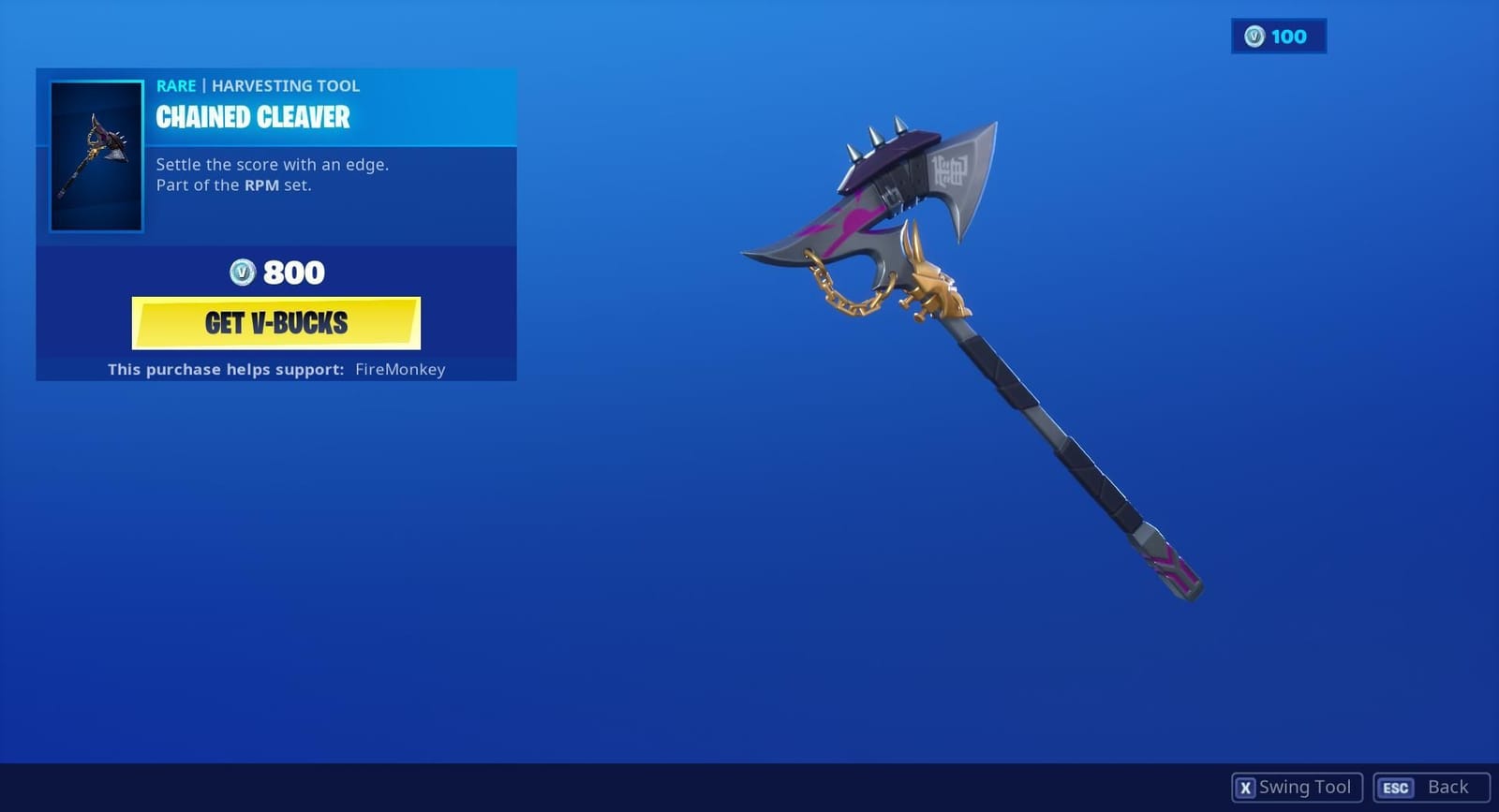Click the 'This purchase helps support' label
Image resolution: width=1499 pixels, height=812 pixels.
coord(225,369)
